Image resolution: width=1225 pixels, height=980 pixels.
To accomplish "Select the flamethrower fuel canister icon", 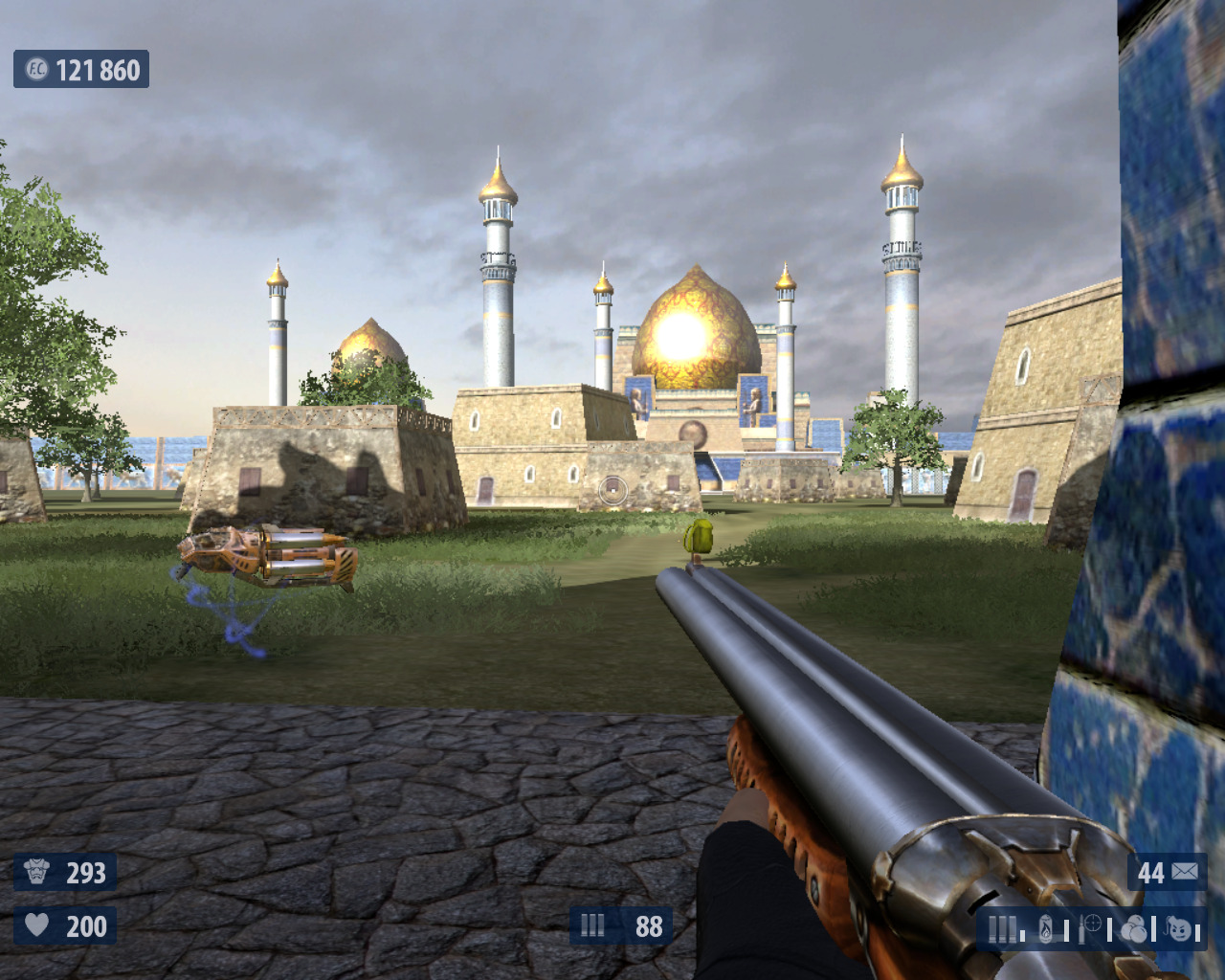I will point(1047,928).
